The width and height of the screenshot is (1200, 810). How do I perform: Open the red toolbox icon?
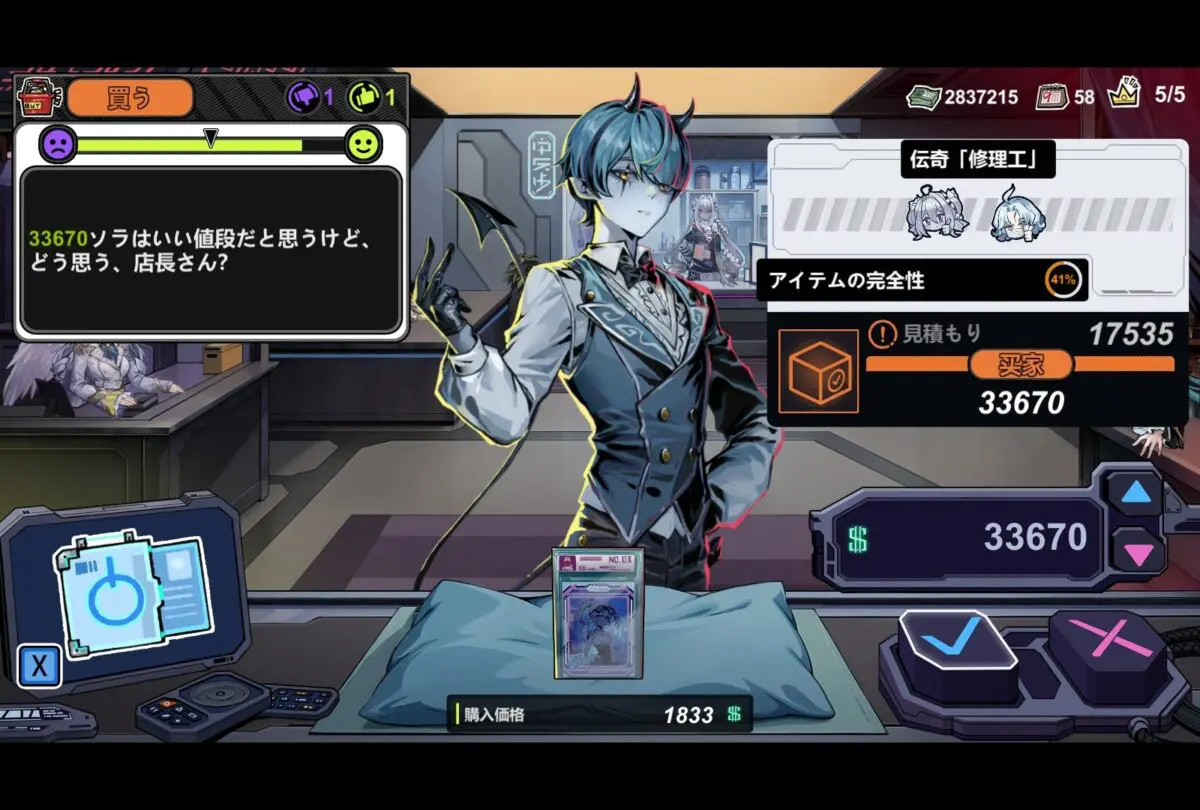pos(38,98)
